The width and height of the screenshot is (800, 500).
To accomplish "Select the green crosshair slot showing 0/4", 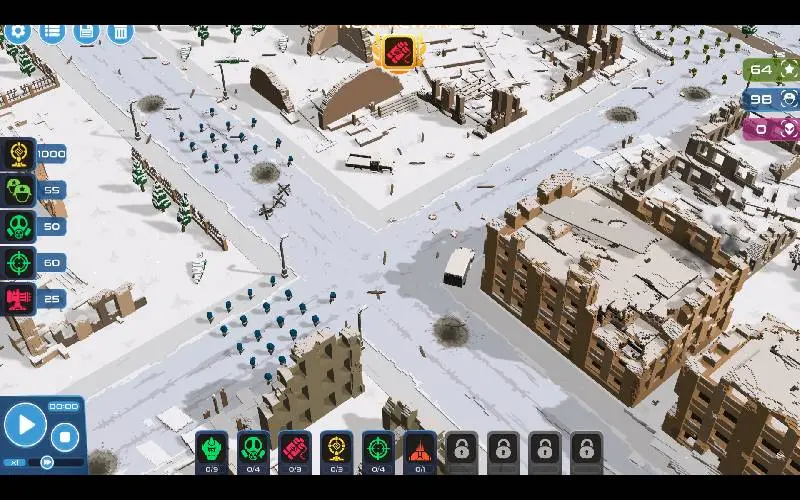I will point(378,451).
